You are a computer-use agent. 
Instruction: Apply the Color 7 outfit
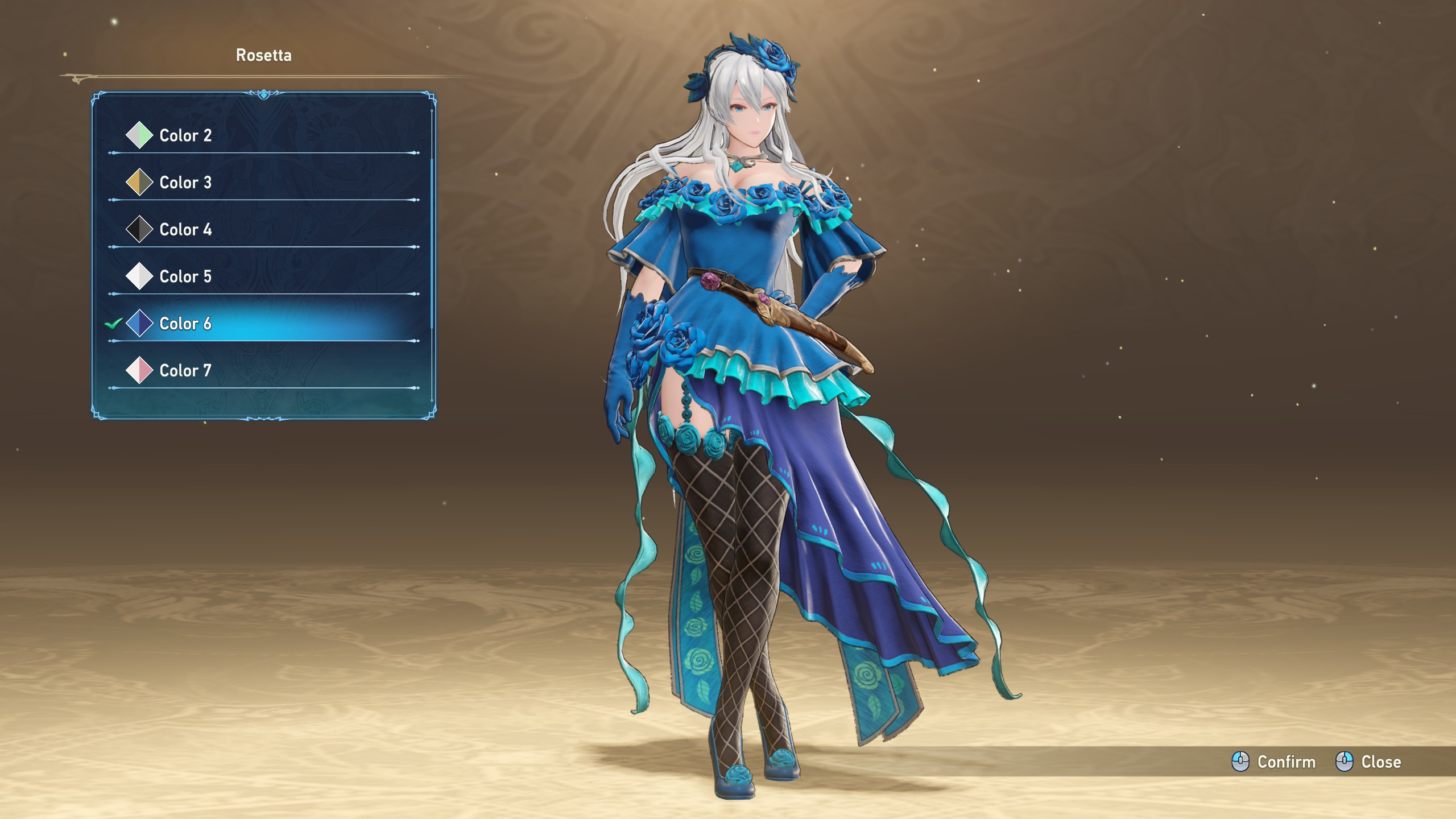(x=185, y=371)
